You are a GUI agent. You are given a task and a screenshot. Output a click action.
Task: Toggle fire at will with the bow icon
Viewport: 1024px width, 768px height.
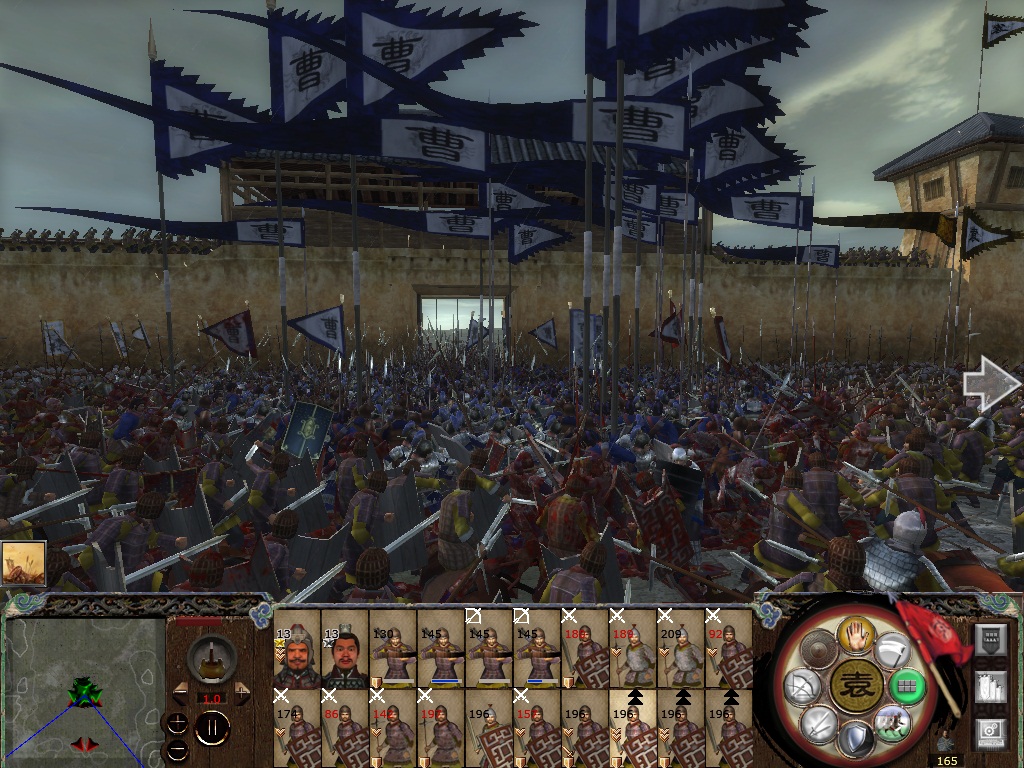(802, 687)
